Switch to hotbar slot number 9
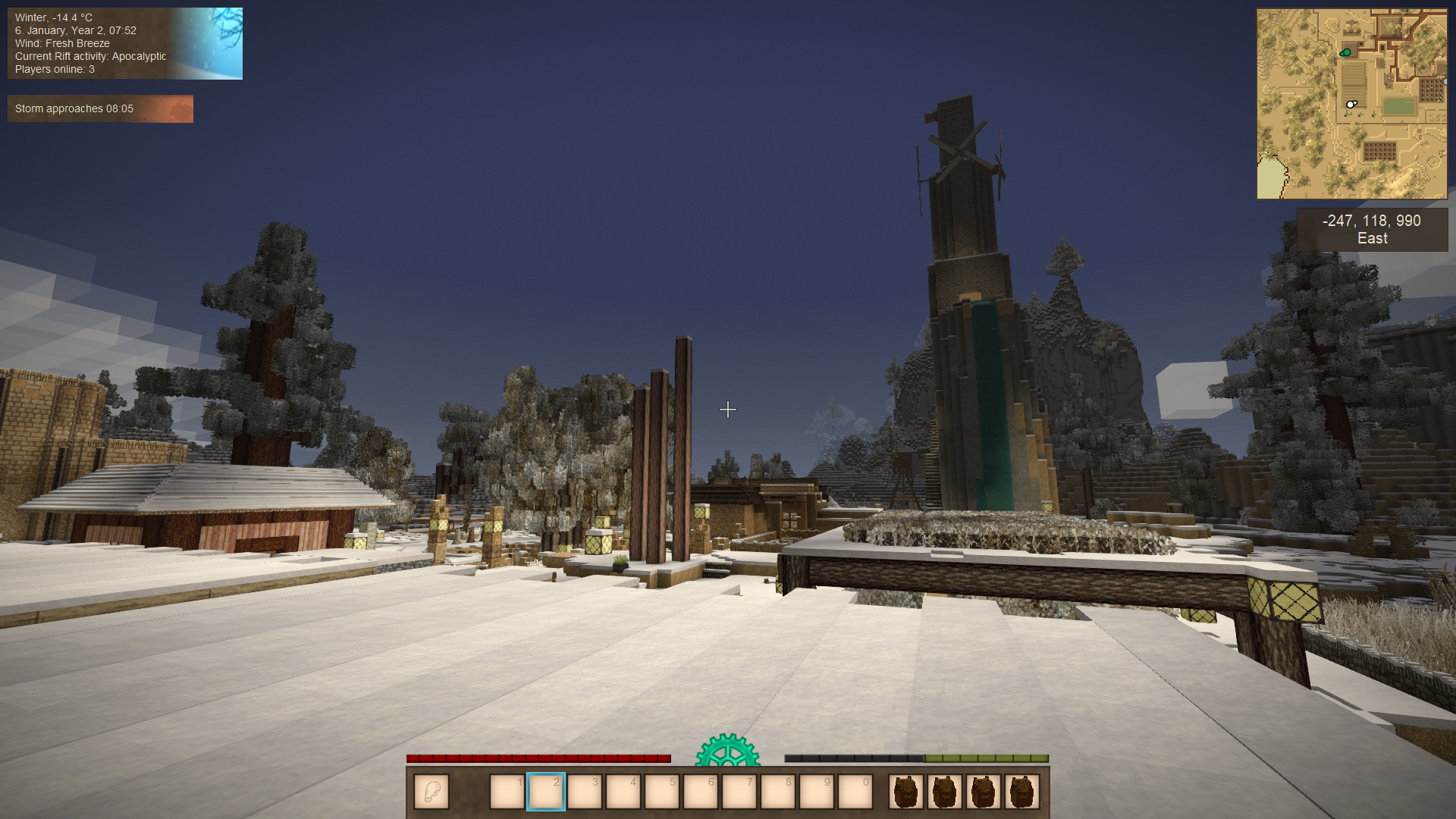This screenshot has width=1456, height=819. tap(817, 792)
